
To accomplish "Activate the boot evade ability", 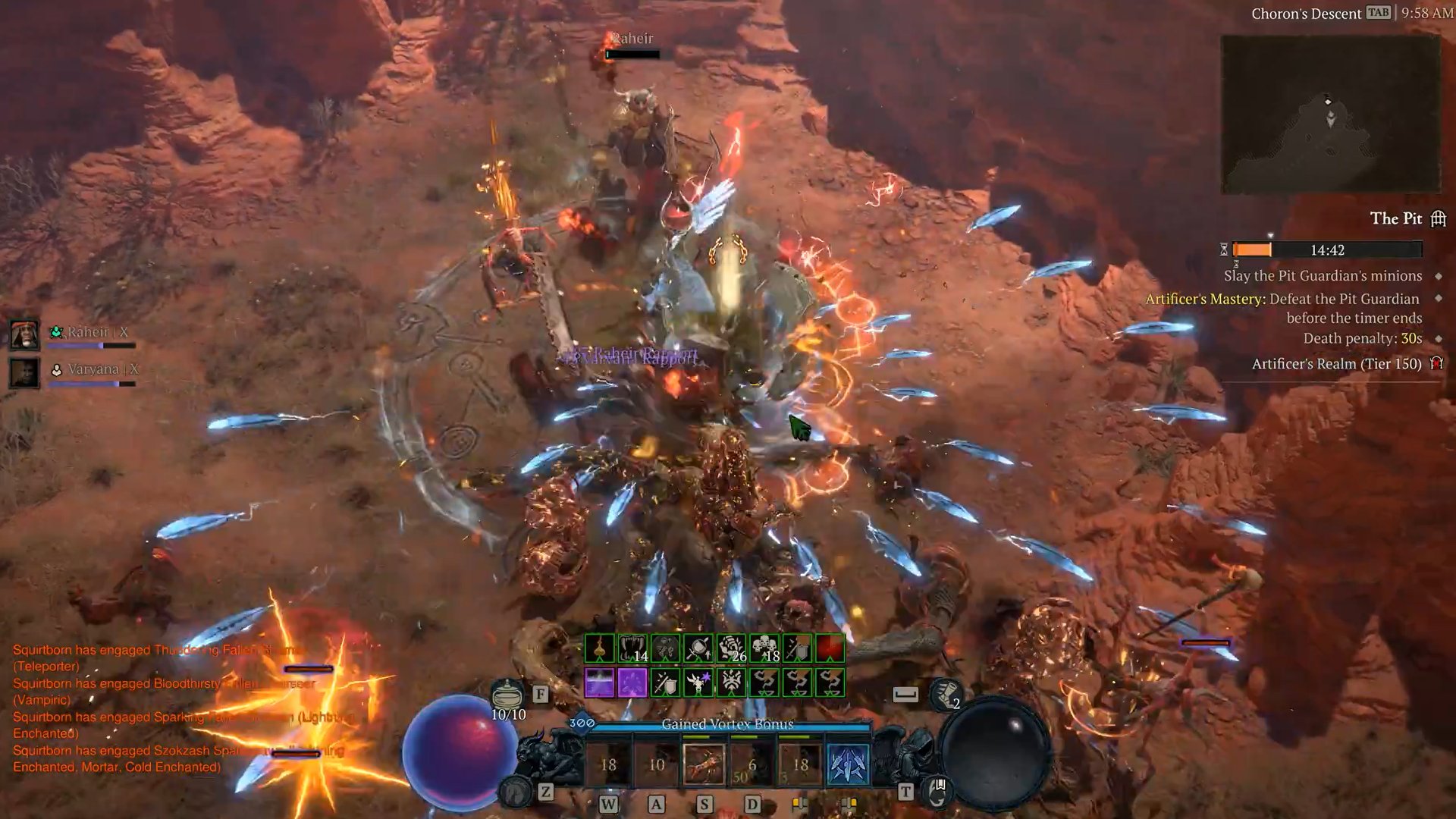I will click(946, 694).
